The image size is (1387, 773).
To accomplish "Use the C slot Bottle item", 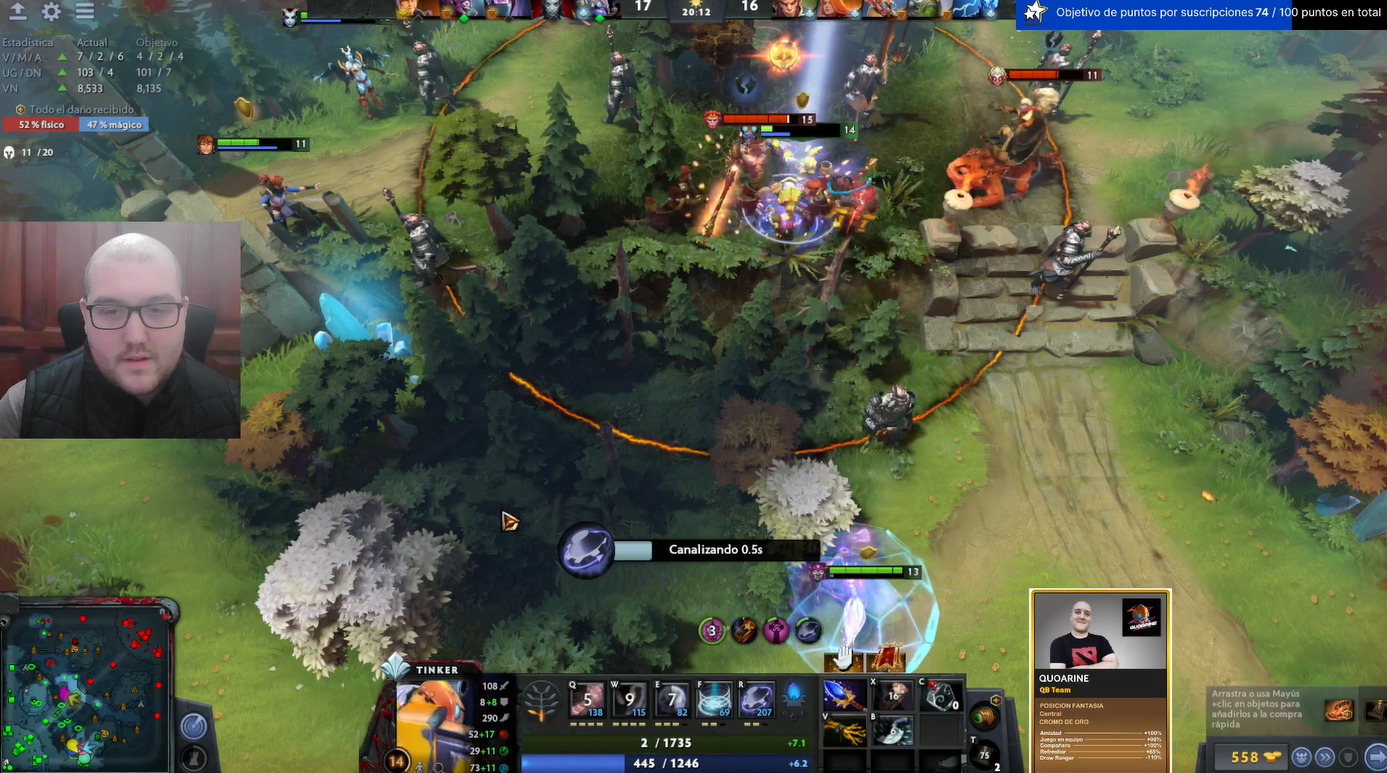I will (940, 695).
